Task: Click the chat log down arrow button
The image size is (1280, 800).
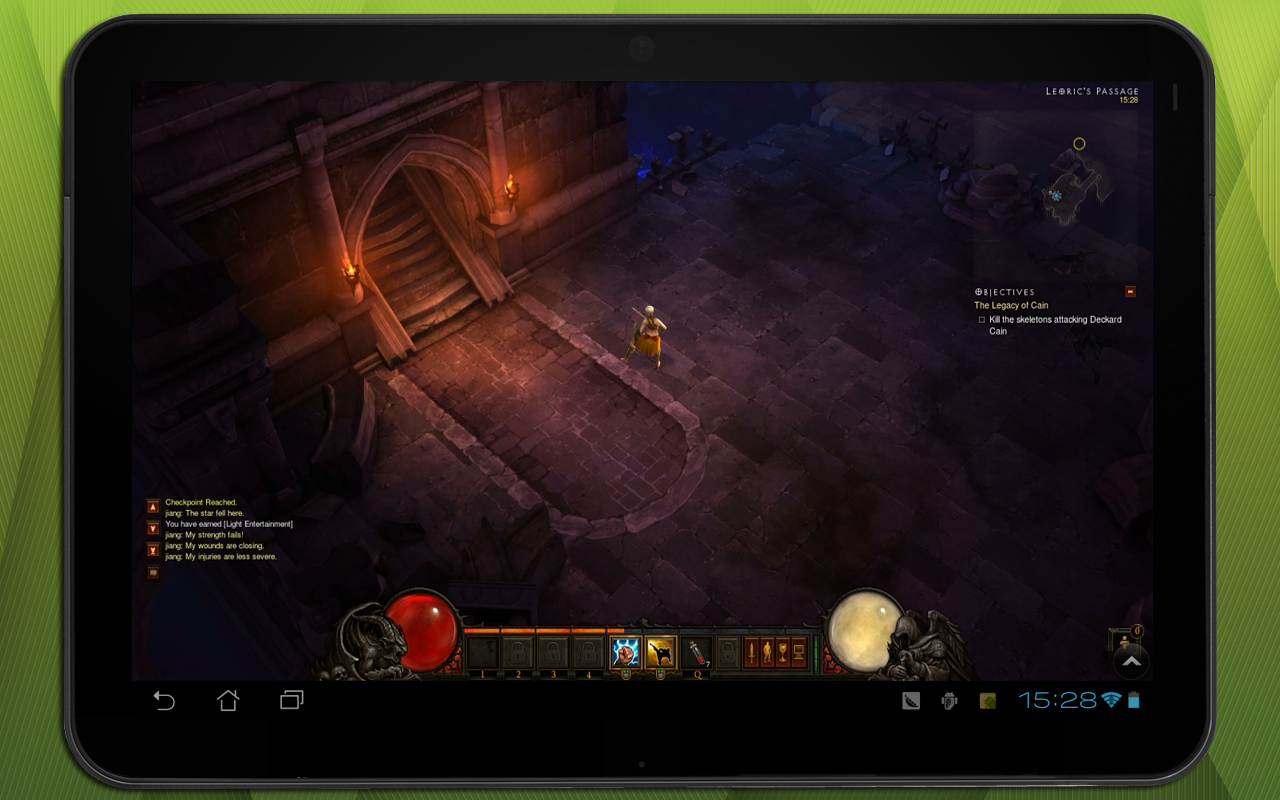Action: point(153,528)
